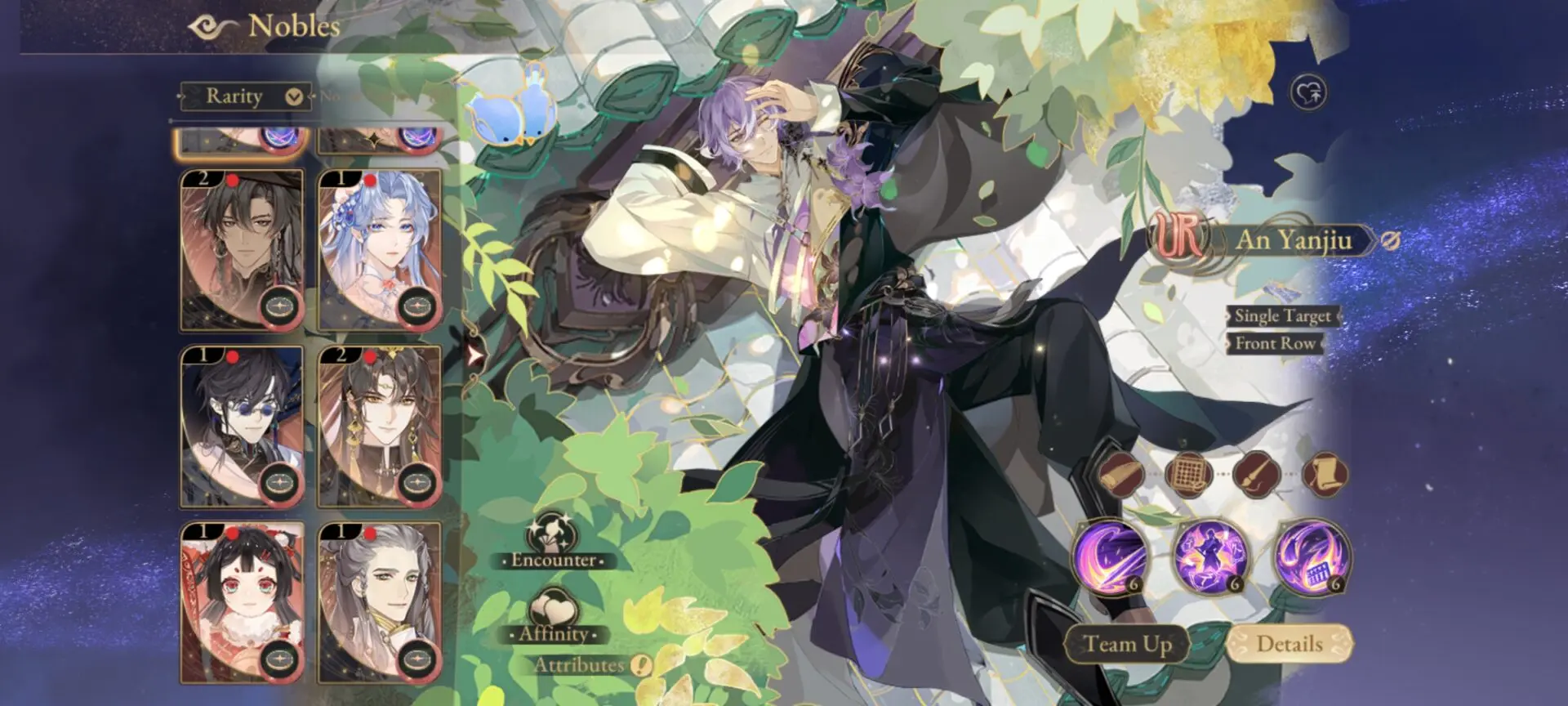The width and height of the screenshot is (1568, 706).
Task: Toggle the favorite heart icon top right
Action: click(1308, 93)
